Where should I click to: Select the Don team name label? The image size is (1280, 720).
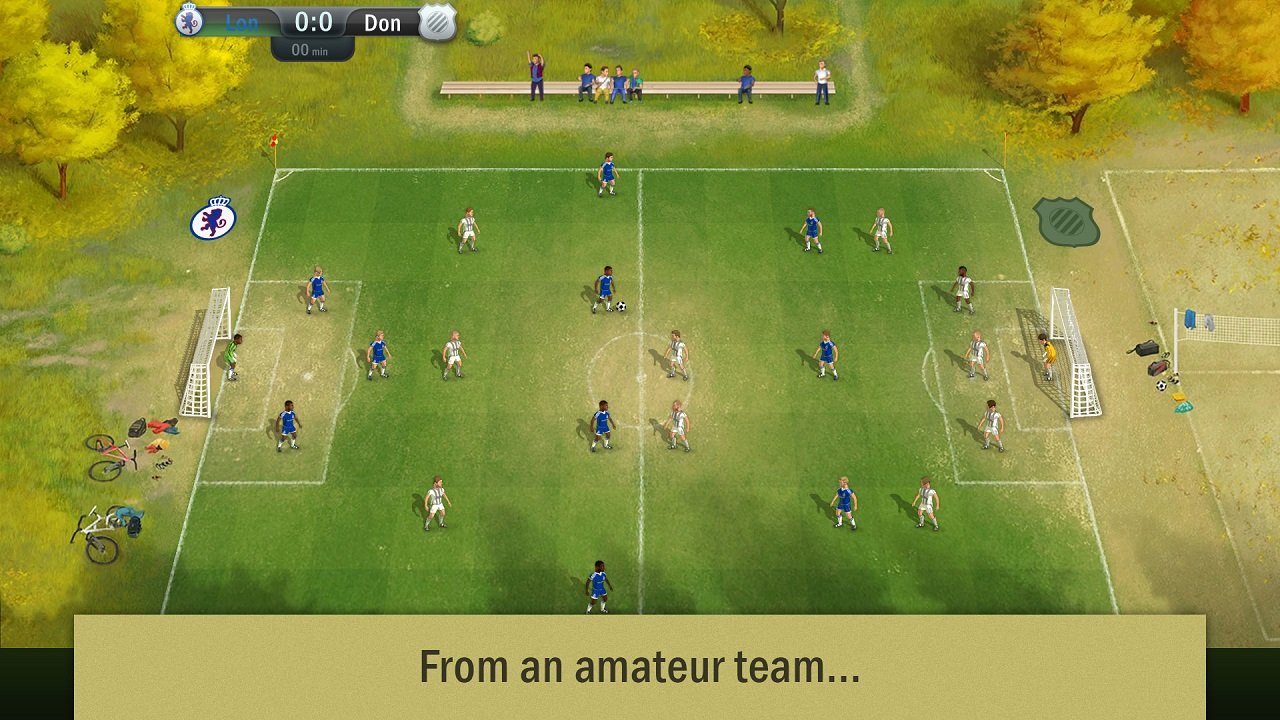(x=382, y=22)
